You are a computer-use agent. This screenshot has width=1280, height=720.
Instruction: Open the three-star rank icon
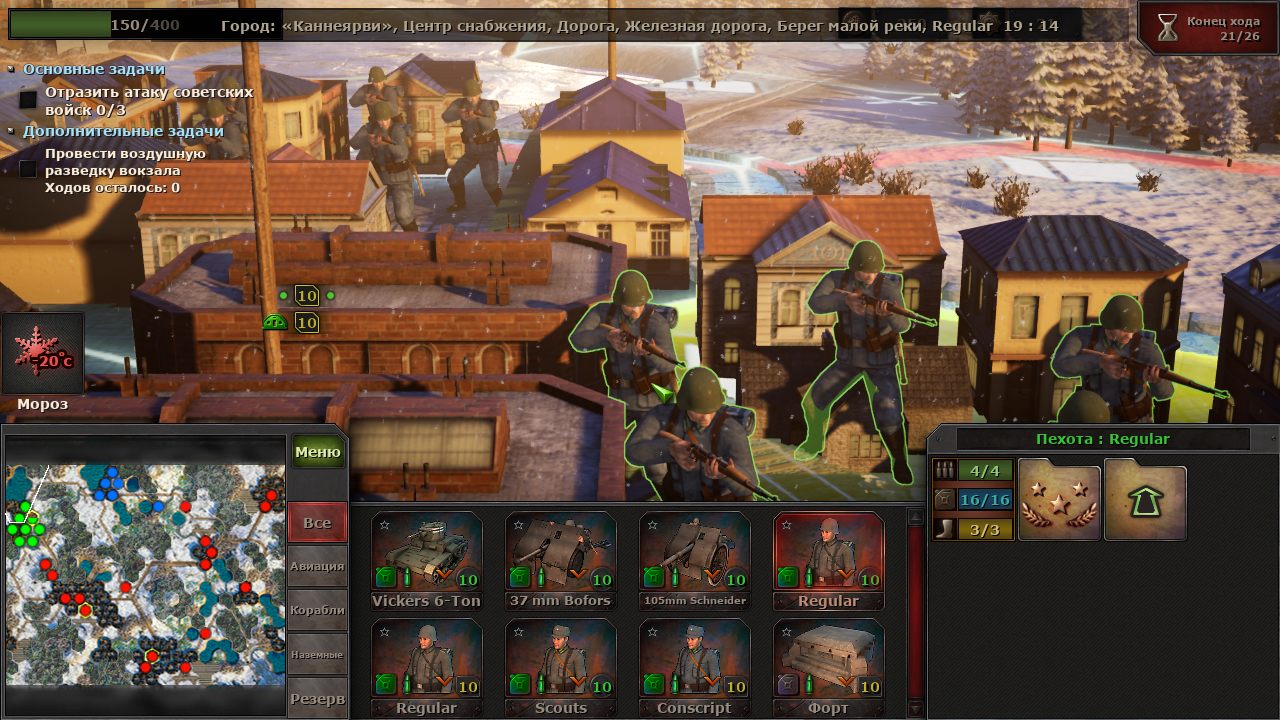pos(1059,501)
